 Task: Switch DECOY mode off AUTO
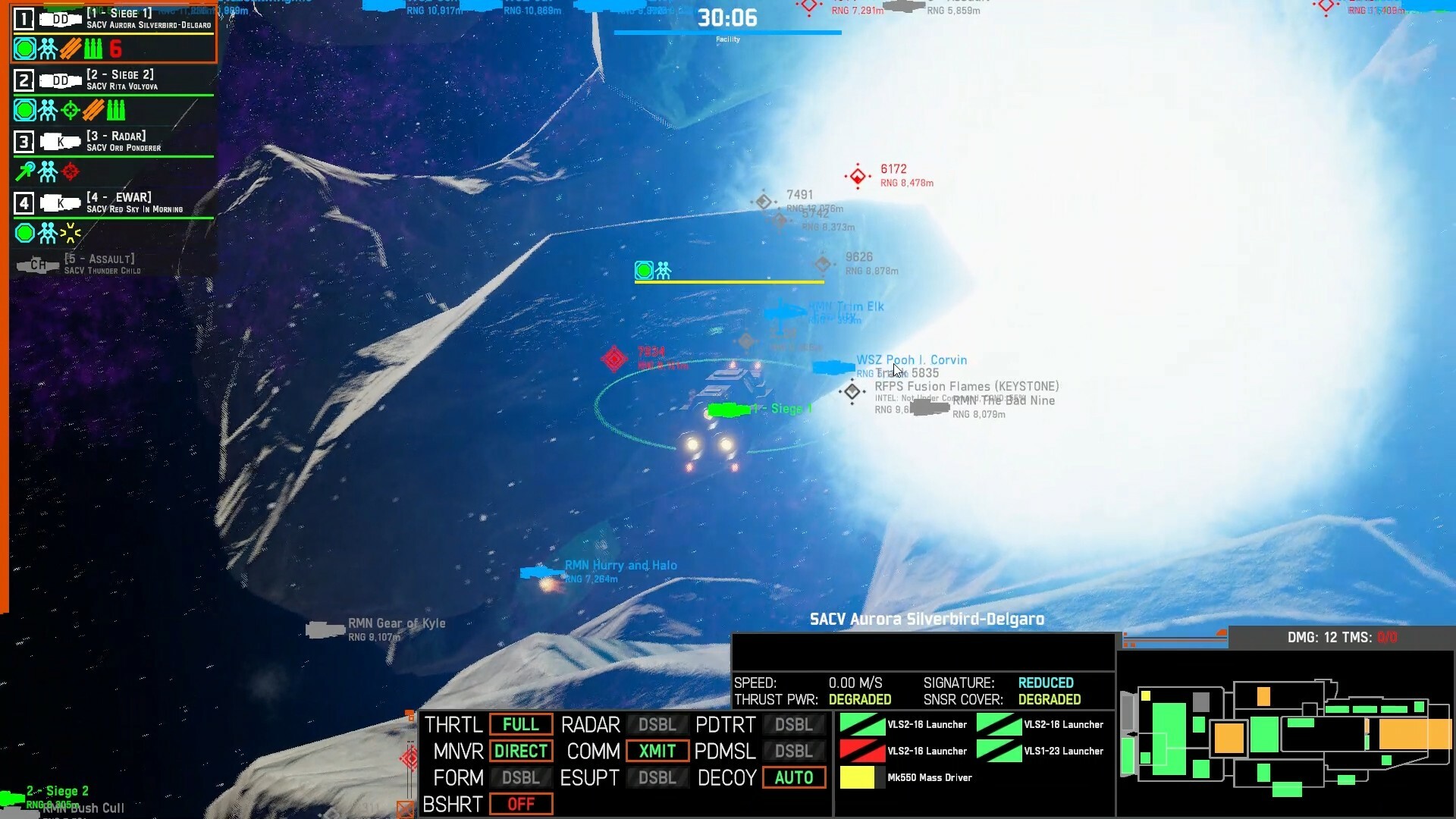793,777
